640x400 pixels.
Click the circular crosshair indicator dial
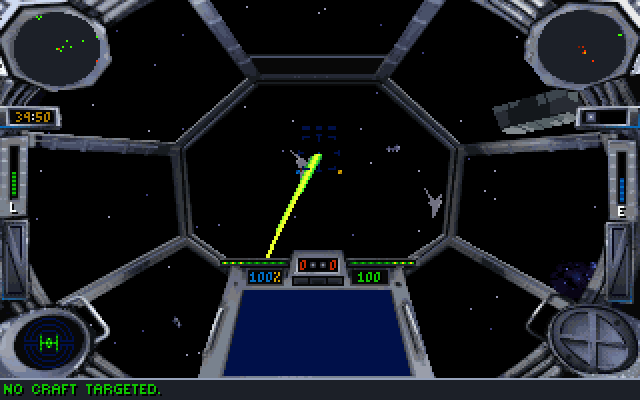pyautogui.click(x=590, y=336)
